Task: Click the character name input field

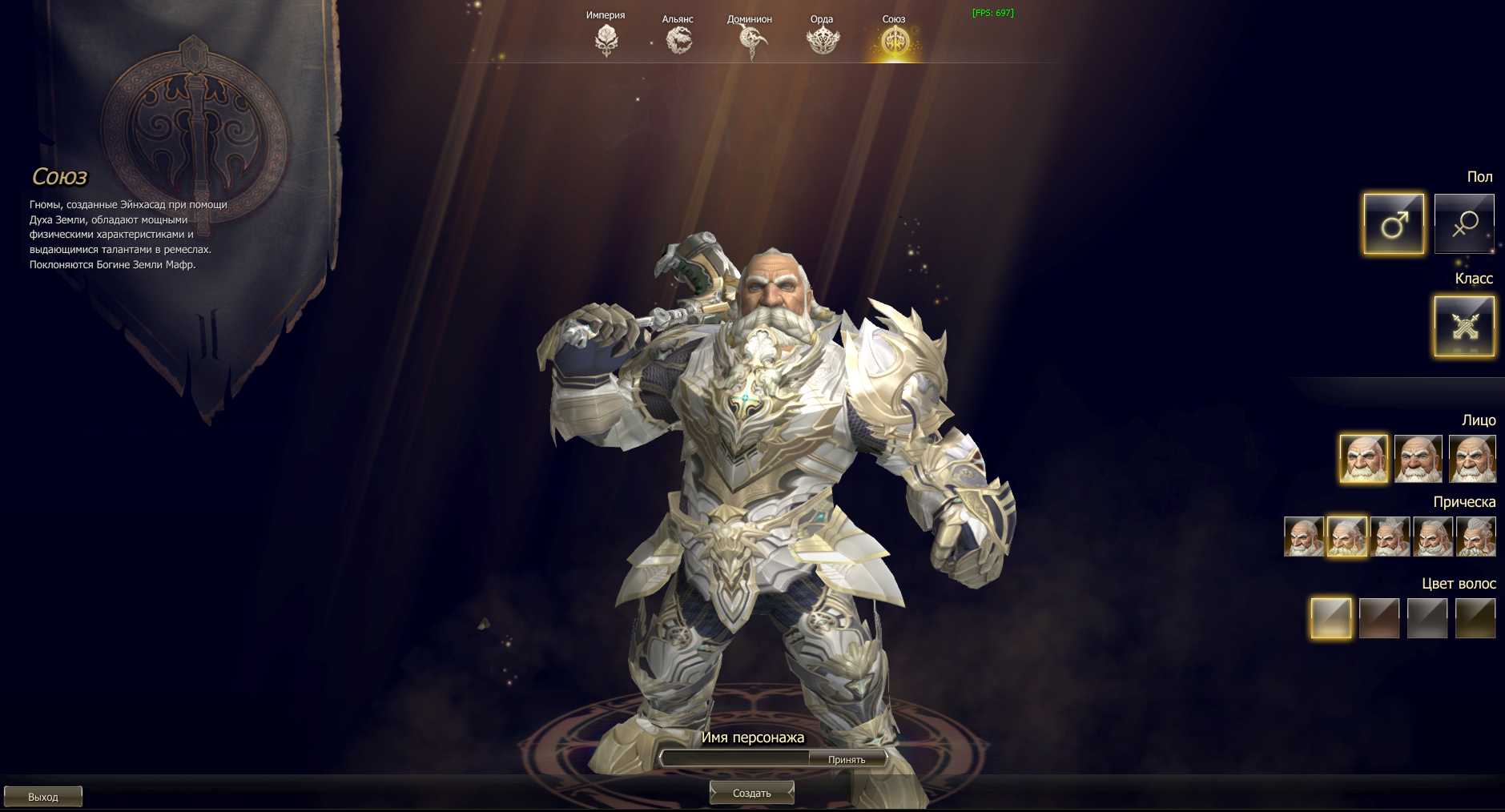Action: pos(735,758)
